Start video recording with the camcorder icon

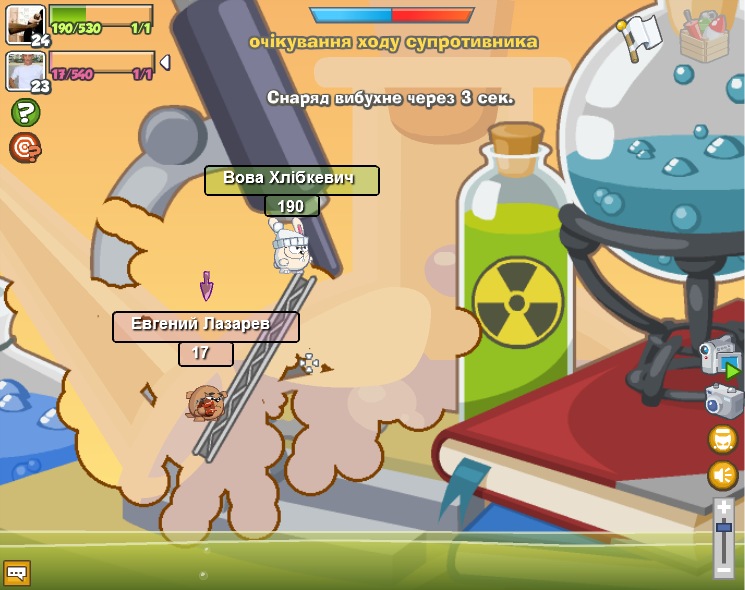point(720,359)
